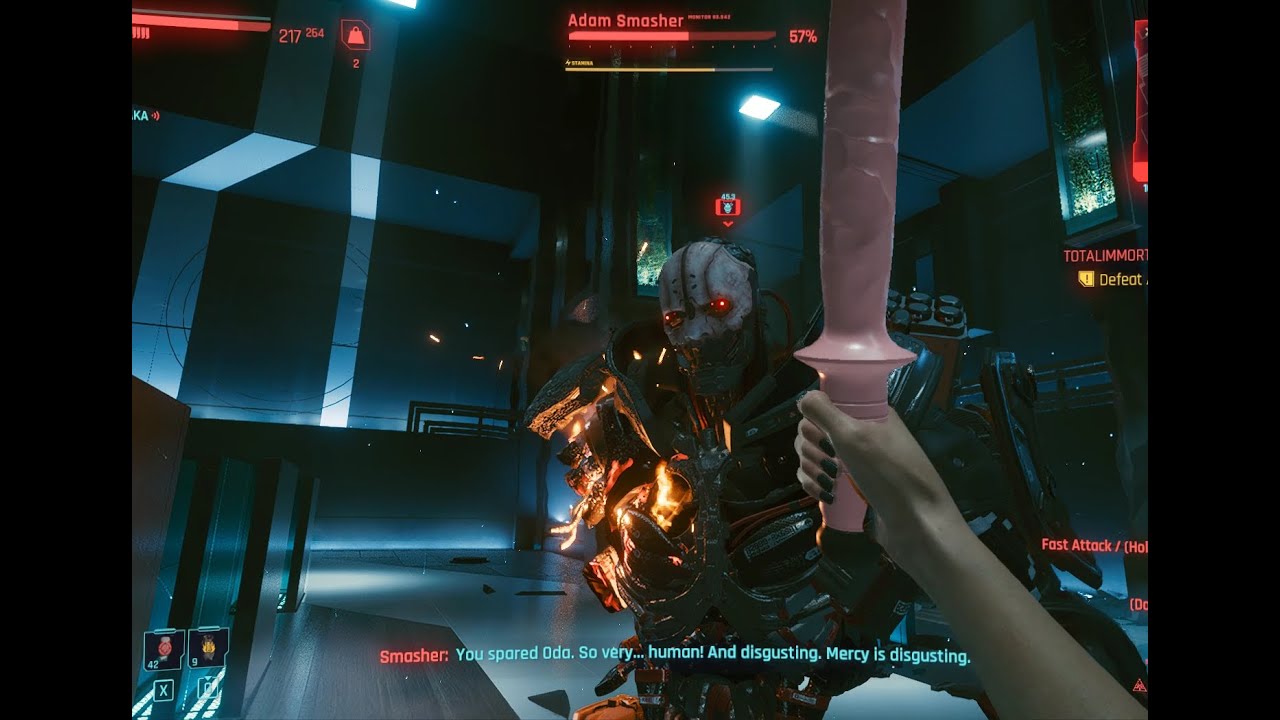Click the red marker above Smasher's head
Image resolution: width=1280 pixels, height=720 pixels.
[728, 207]
